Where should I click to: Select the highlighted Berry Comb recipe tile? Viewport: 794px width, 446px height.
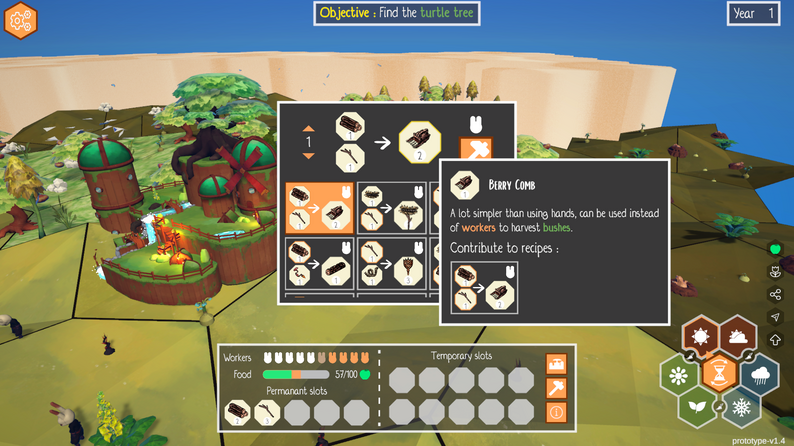click(318, 206)
